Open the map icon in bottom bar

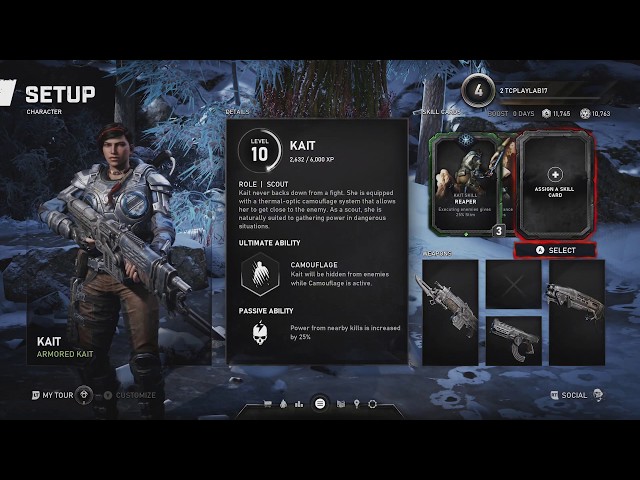[340, 404]
